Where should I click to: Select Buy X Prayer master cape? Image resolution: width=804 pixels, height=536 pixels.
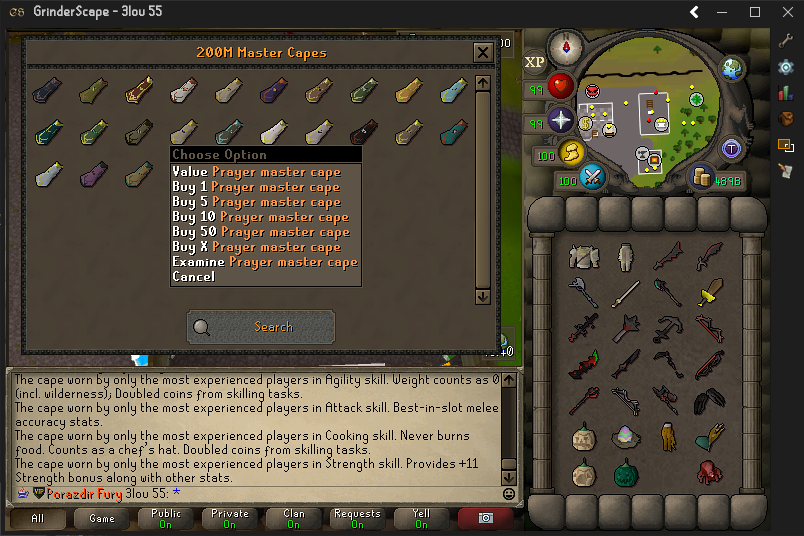(x=256, y=247)
